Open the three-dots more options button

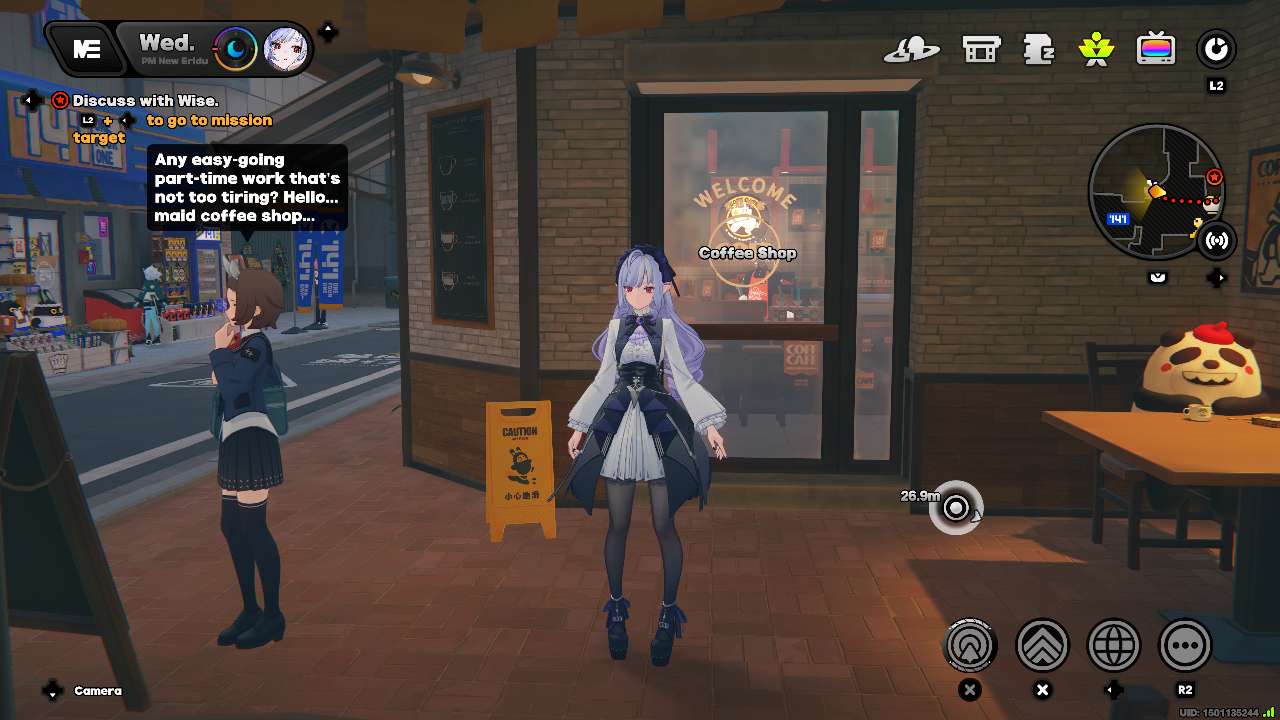(1185, 646)
